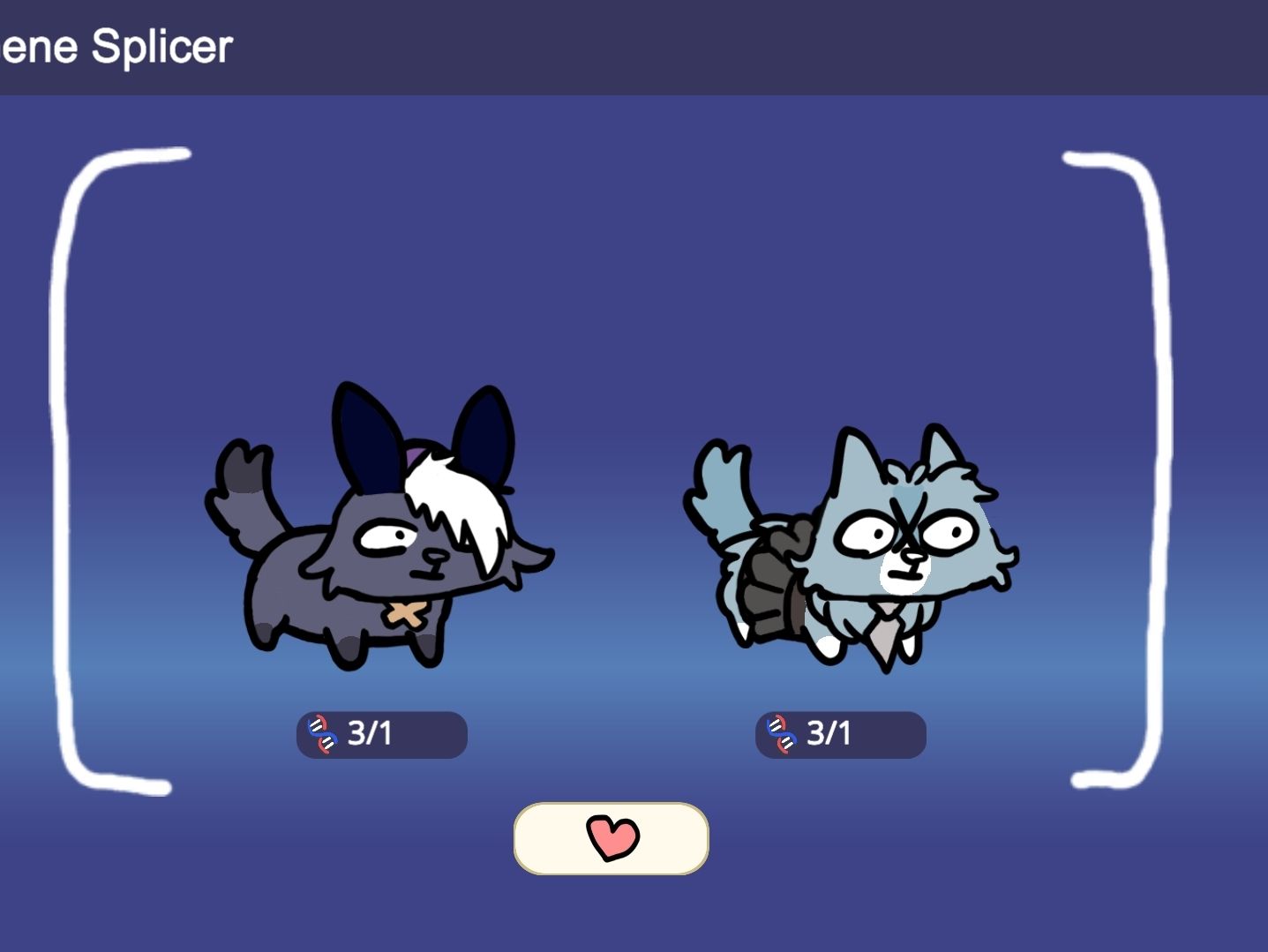Click the heart icon to splice the cats
This screenshot has width=1268, height=952.
tap(611, 839)
